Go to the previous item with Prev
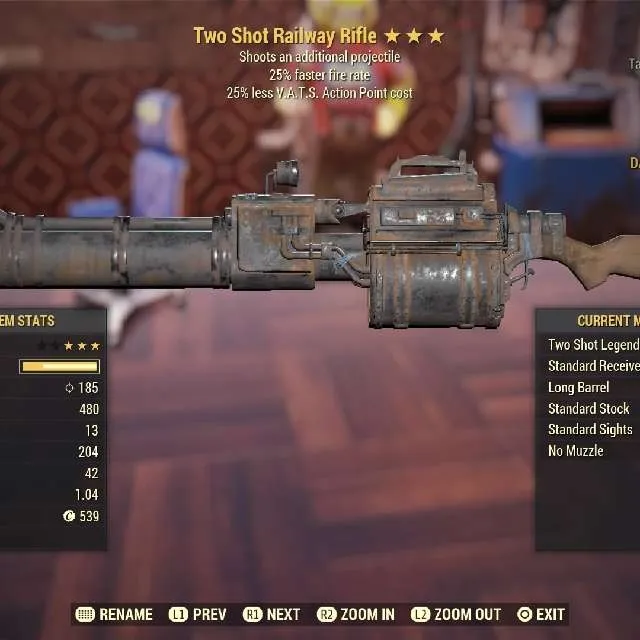Screen dimensions: 640x640 pyautogui.click(x=197, y=614)
